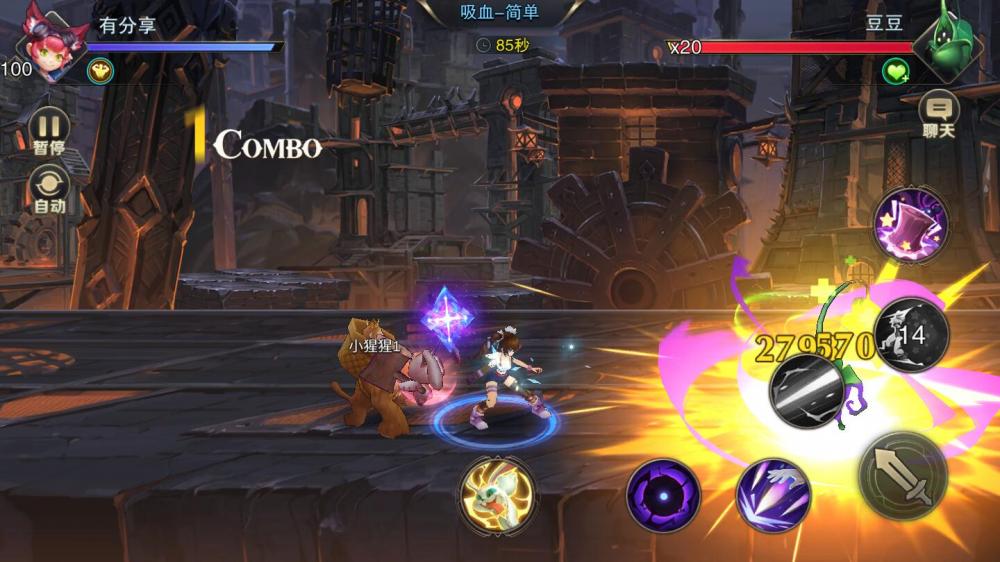The height and width of the screenshot is (562, 1000).
Task: Toggle auto-battle with the 自动 button
Action: (49, 188)
